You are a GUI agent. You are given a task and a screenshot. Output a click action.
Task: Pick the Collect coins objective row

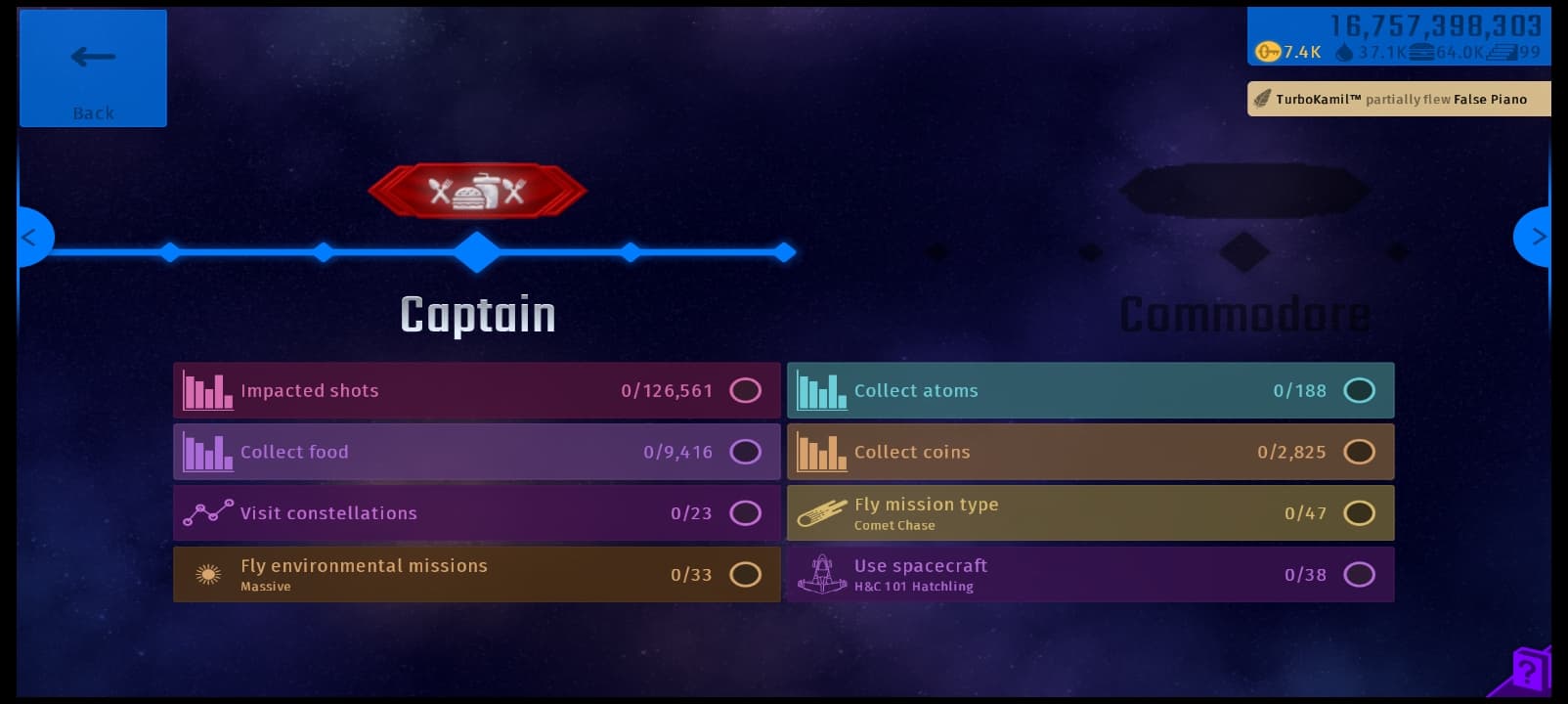click(1090, 452)
